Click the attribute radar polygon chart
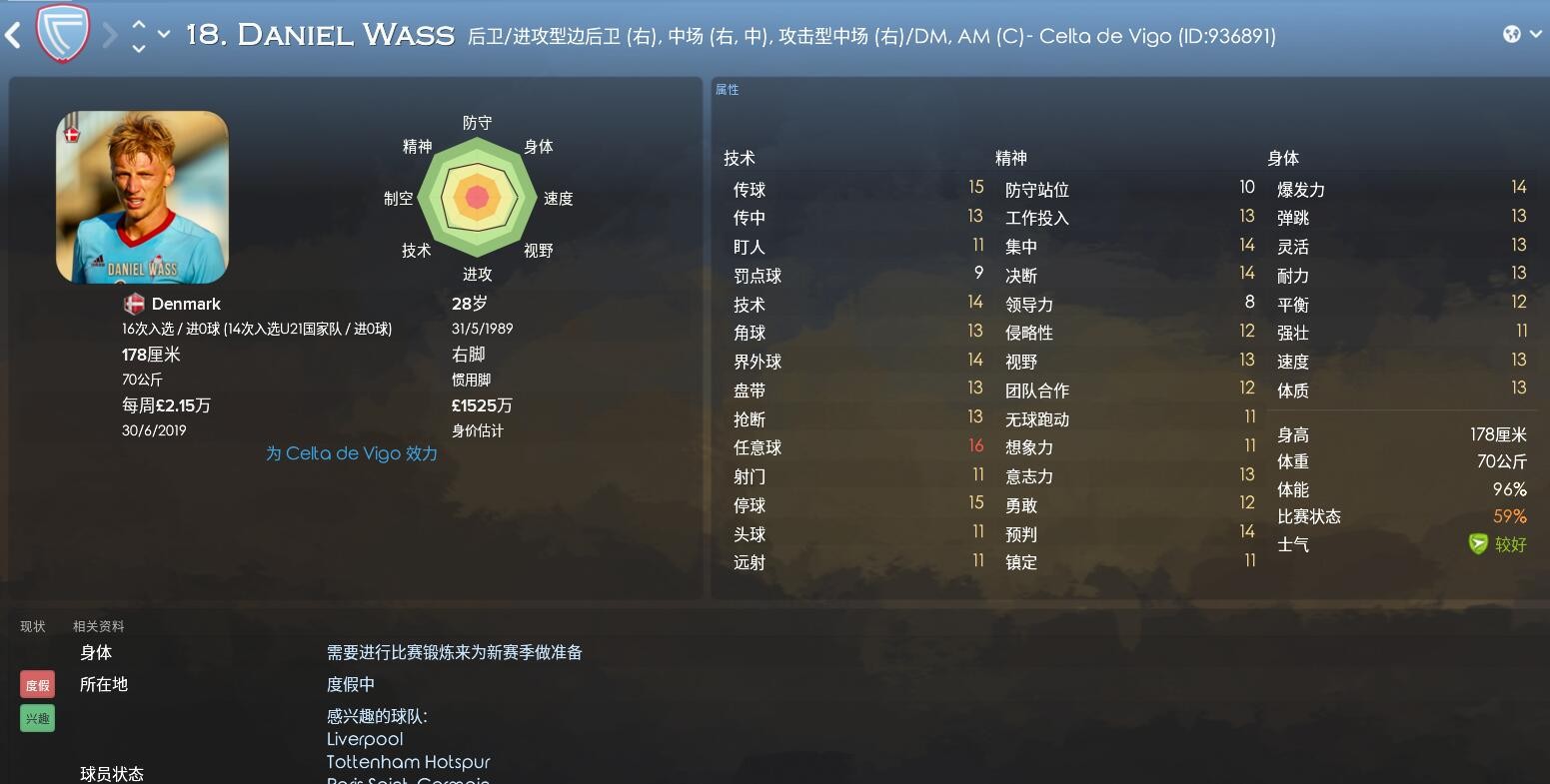 click(x=477, y=197)
